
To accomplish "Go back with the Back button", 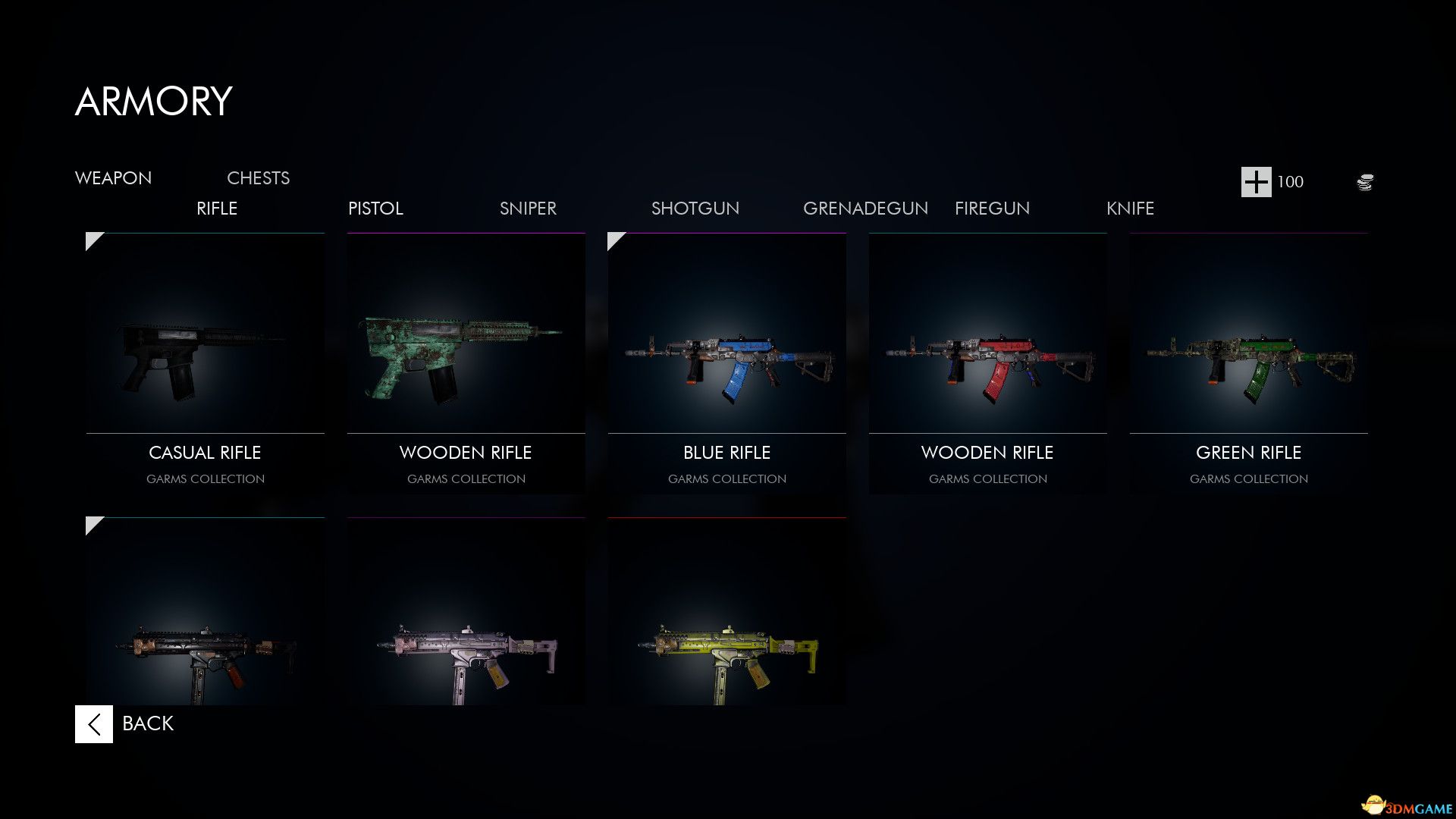I will [x=125, y=724].
